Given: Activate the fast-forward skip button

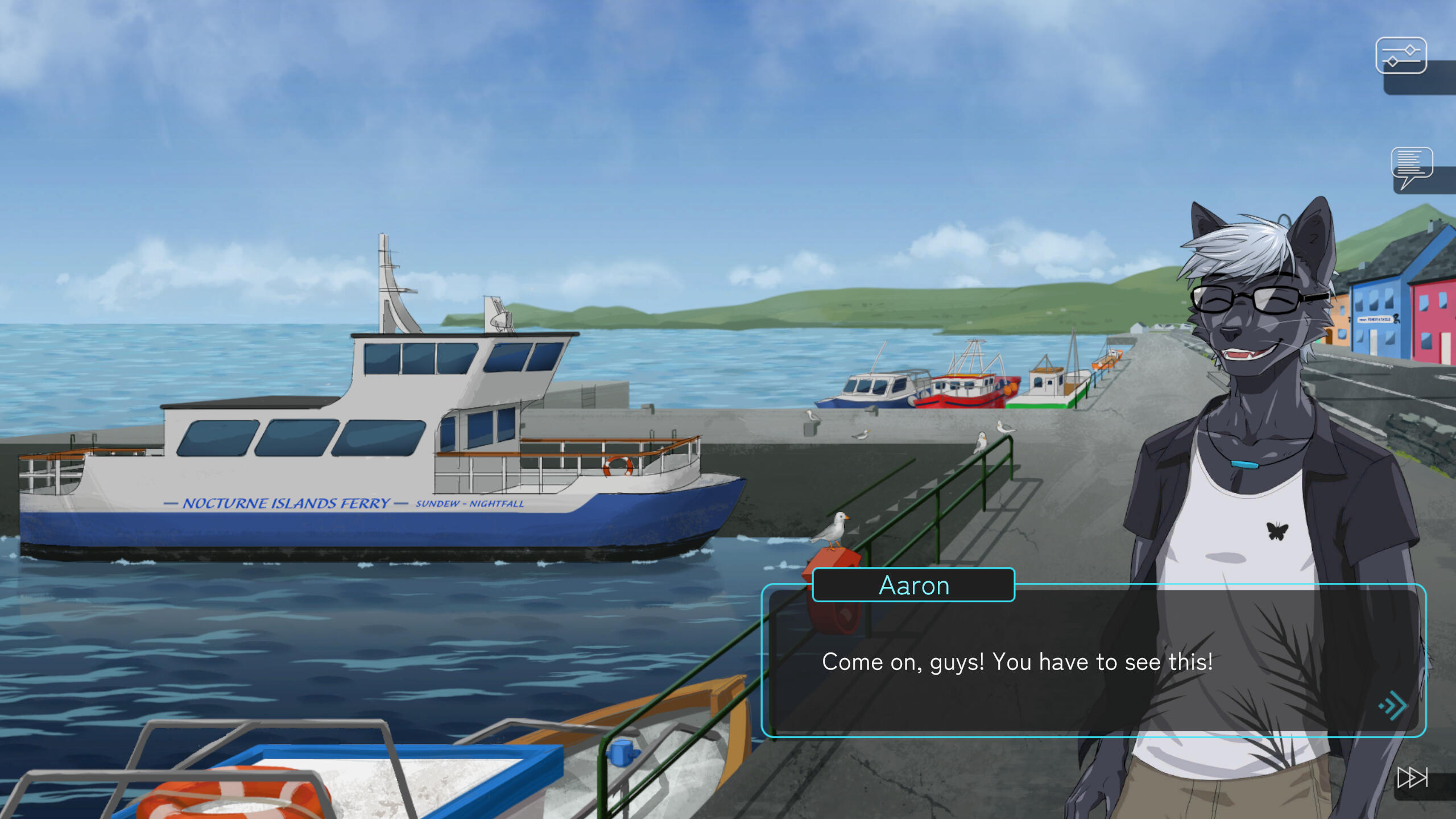Looking at the screenshot, I should click(1413, 777).
